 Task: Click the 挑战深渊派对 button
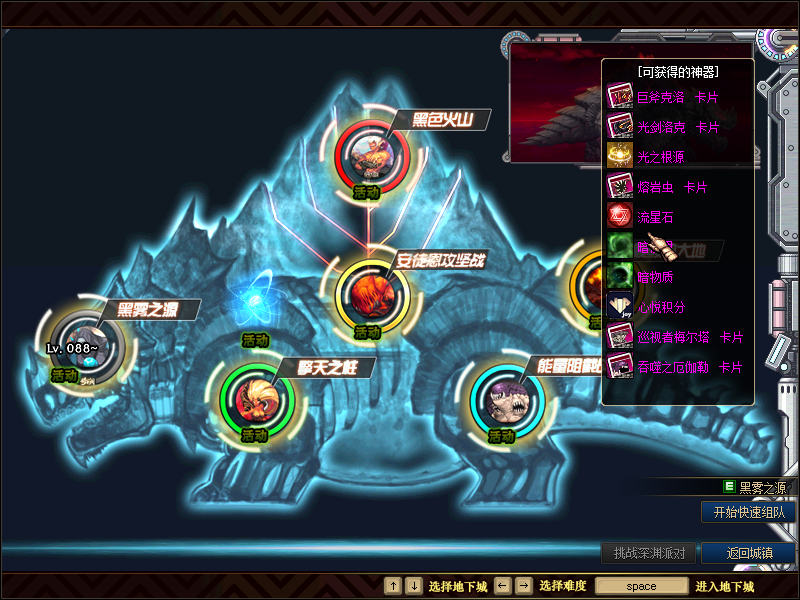point(649,553)
